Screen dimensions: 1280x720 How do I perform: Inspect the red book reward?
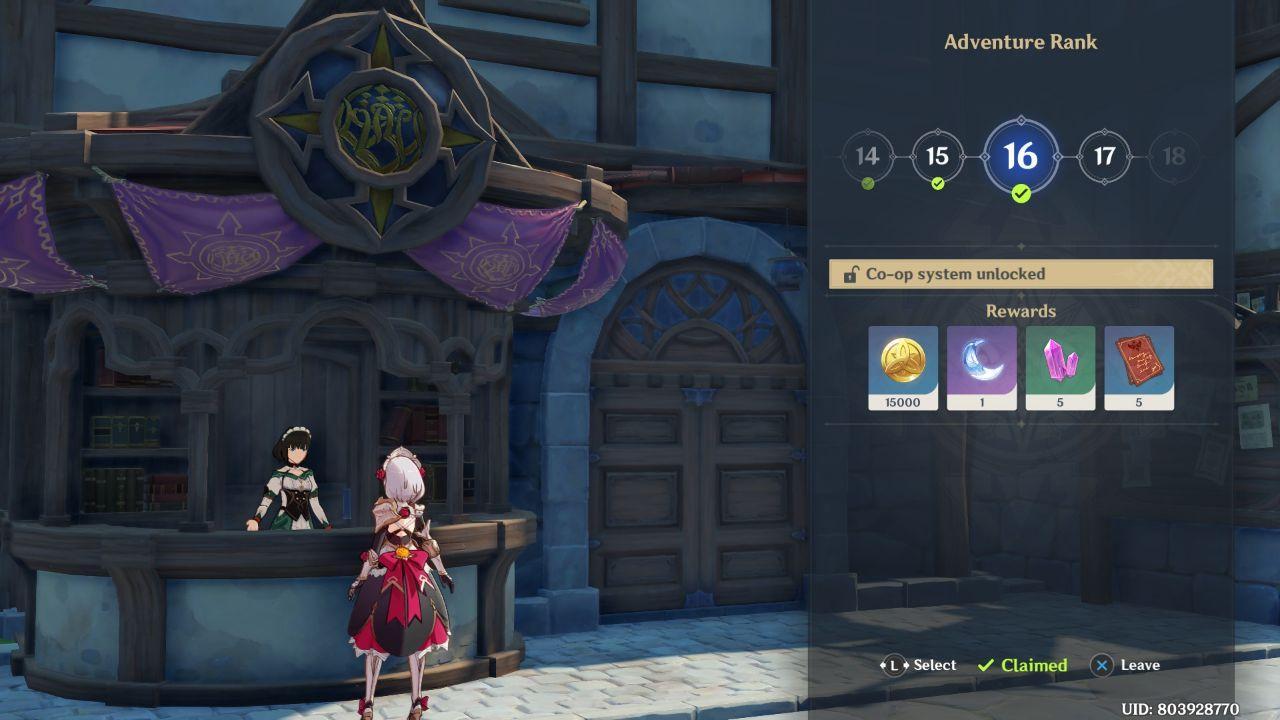(1139, 367)
